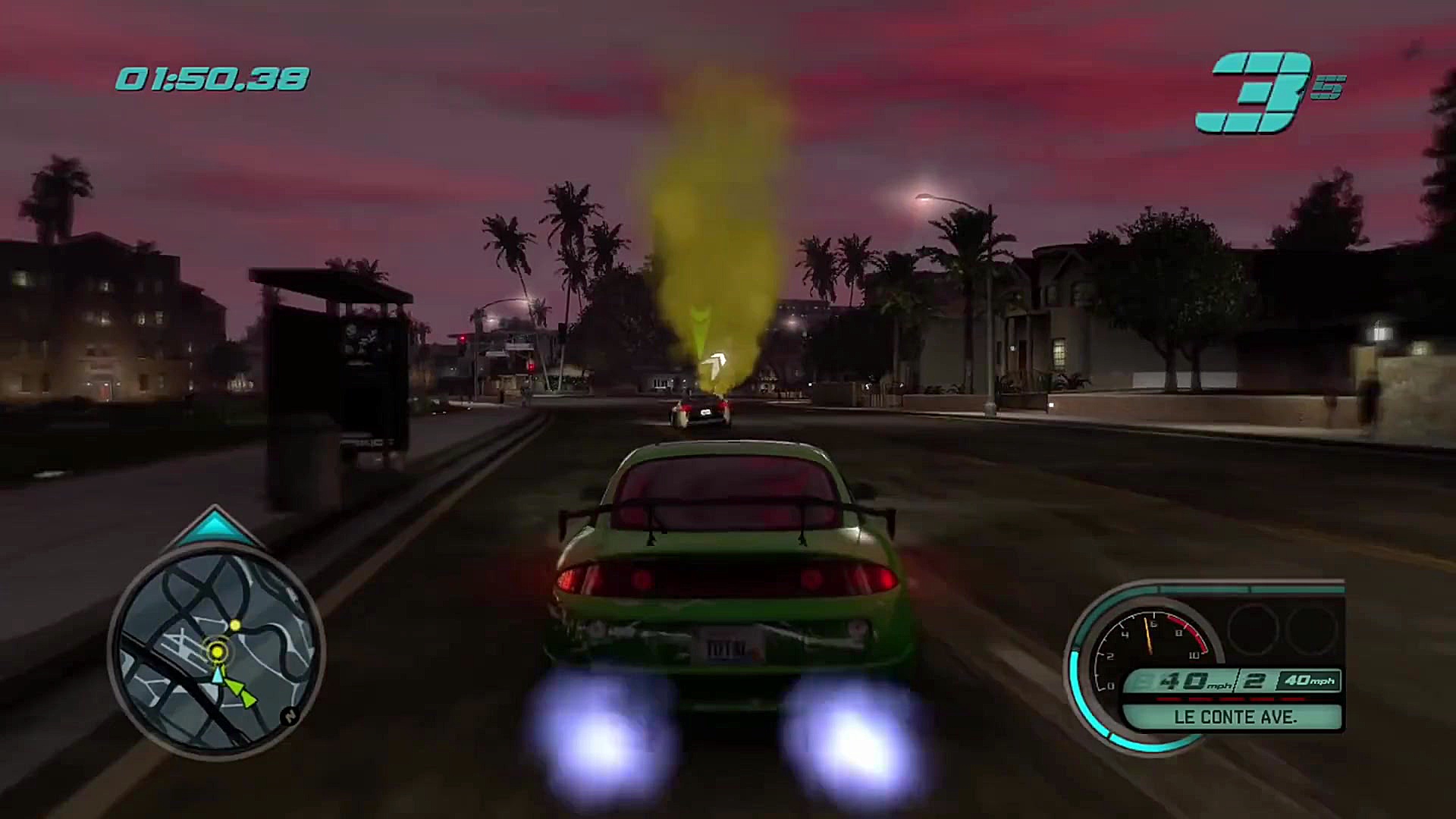This screenshot has height=819, width=1456.
Task: Select the player arrow on the minimap
Action: 218,677
